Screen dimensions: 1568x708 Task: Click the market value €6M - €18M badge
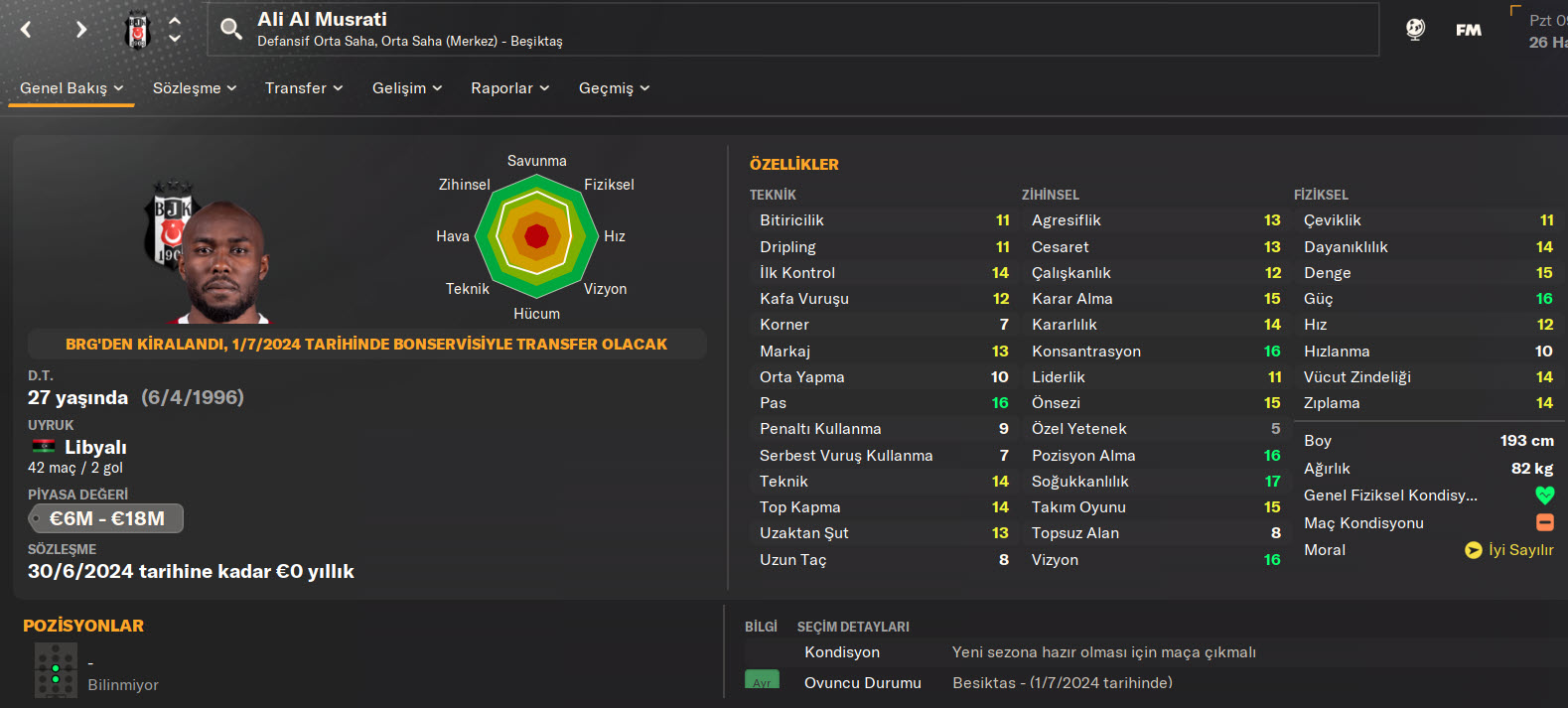pyautogui.click(x=106, y=518)
